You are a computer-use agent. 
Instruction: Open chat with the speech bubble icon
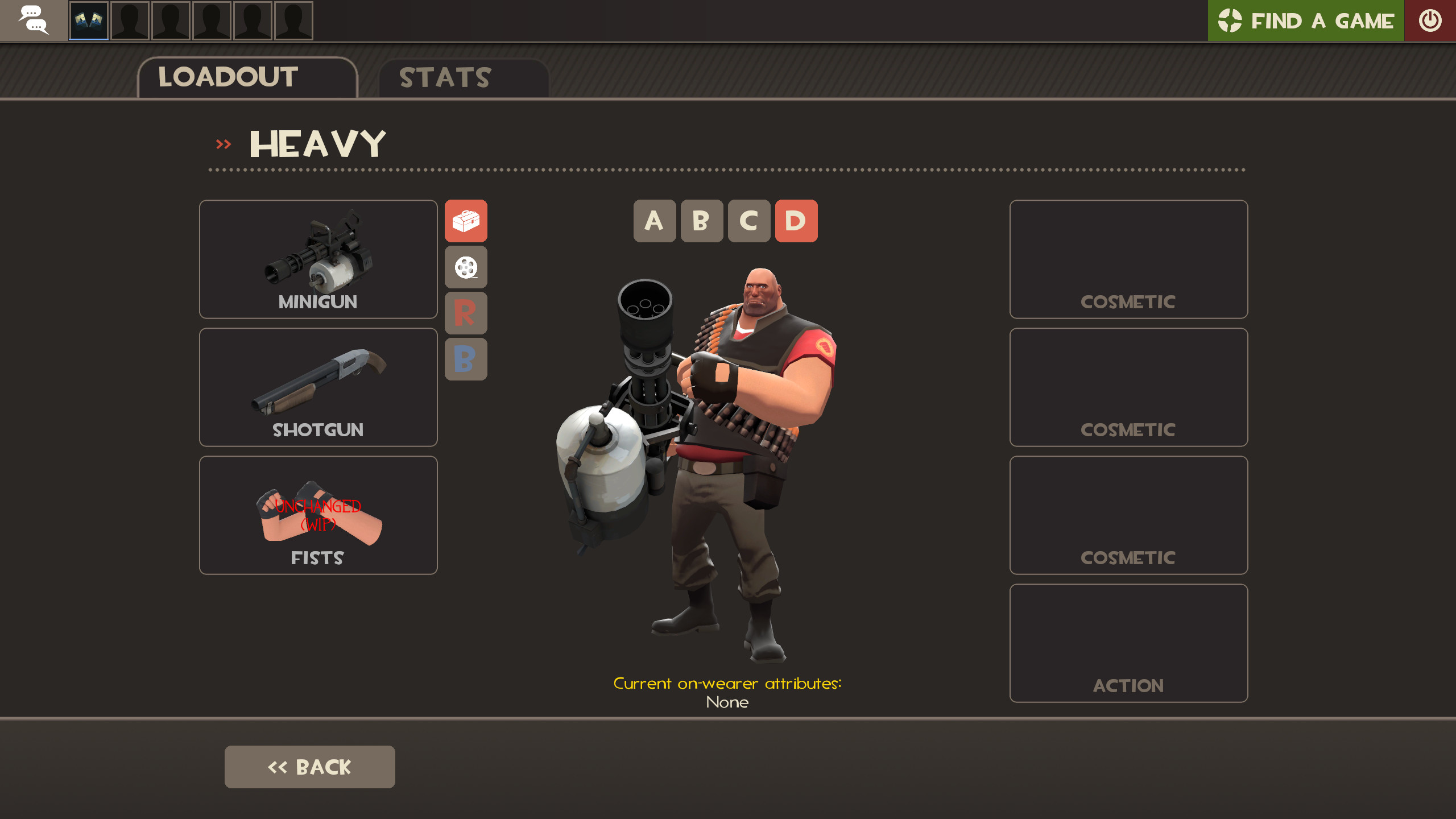click(x=34, y=20)
